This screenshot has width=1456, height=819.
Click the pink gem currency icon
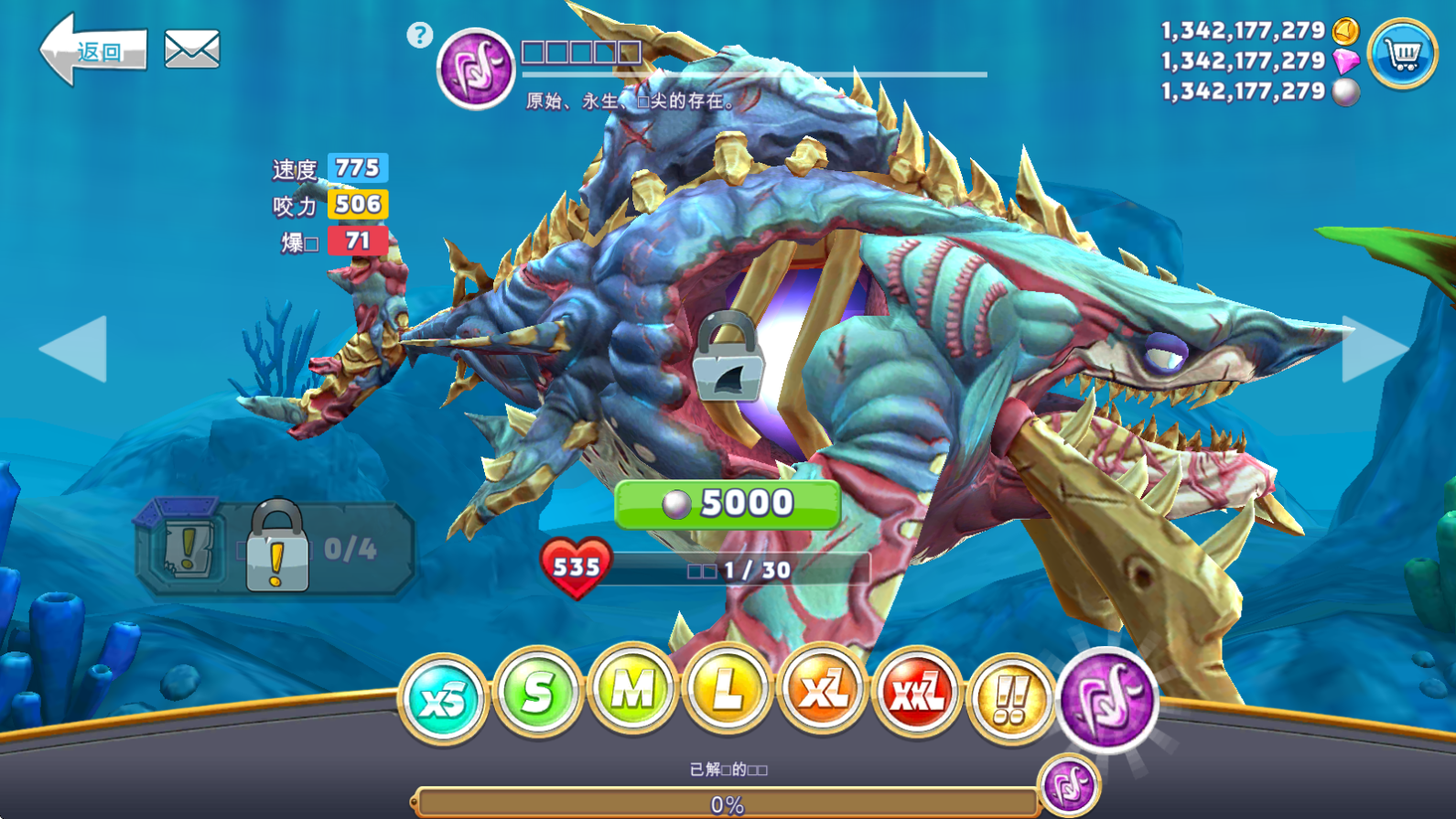click(1345, 61)
